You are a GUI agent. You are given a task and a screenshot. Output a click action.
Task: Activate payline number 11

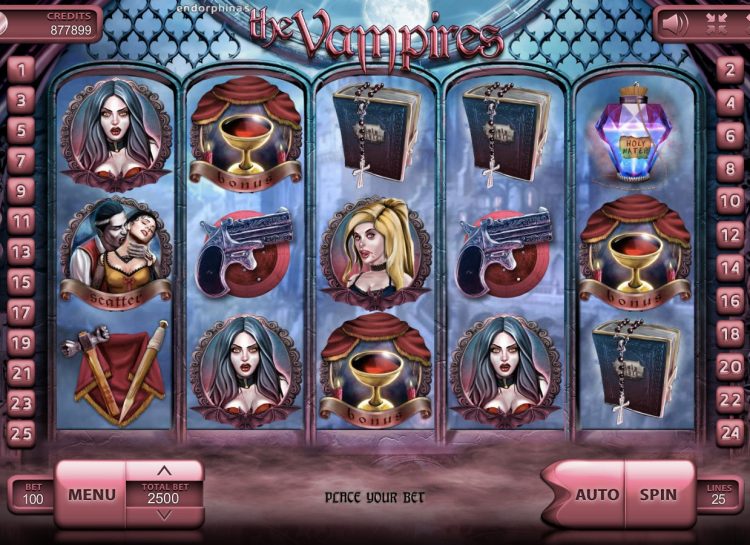coord(21,221)
